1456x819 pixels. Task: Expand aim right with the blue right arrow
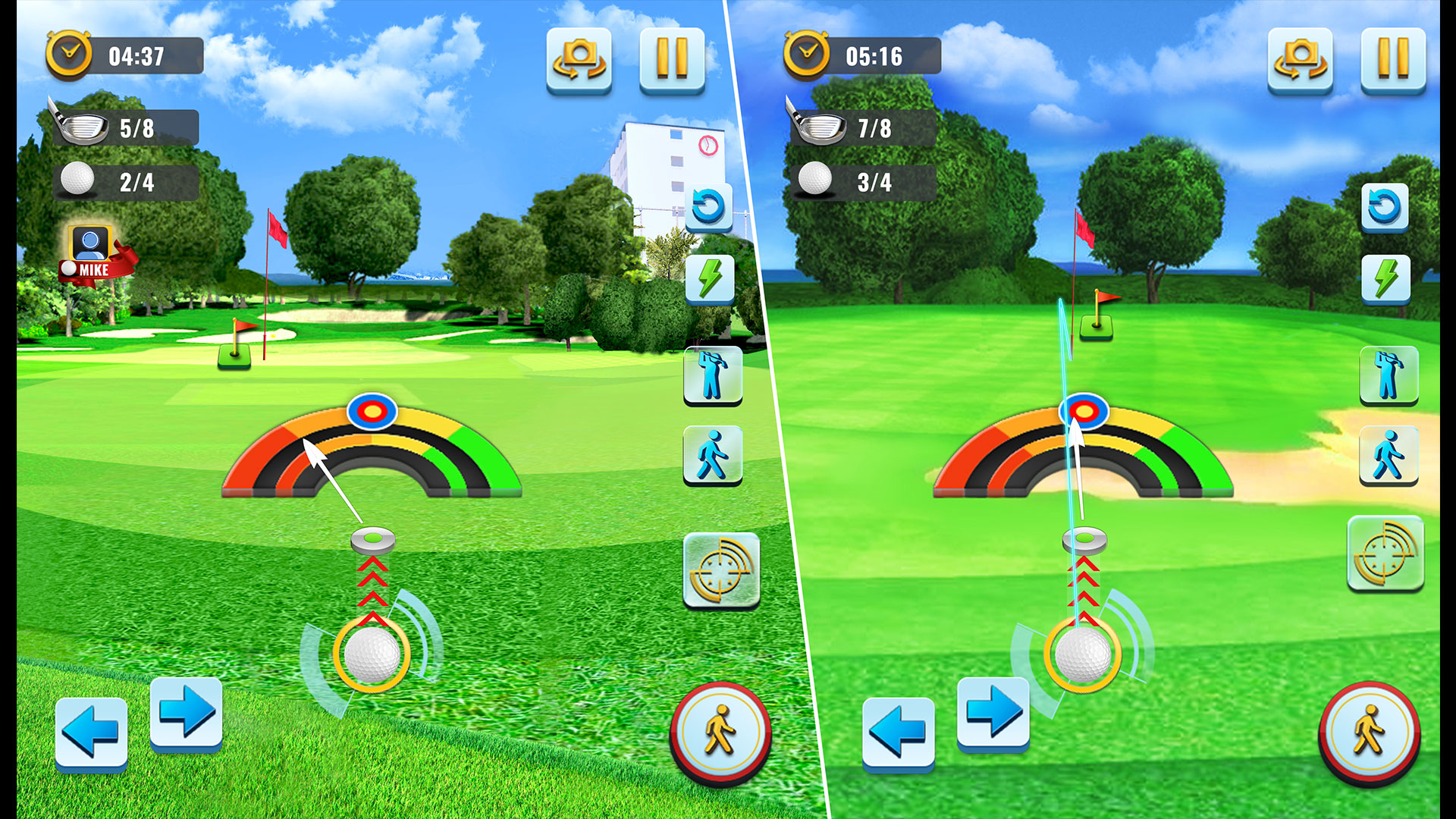point(186,713)
